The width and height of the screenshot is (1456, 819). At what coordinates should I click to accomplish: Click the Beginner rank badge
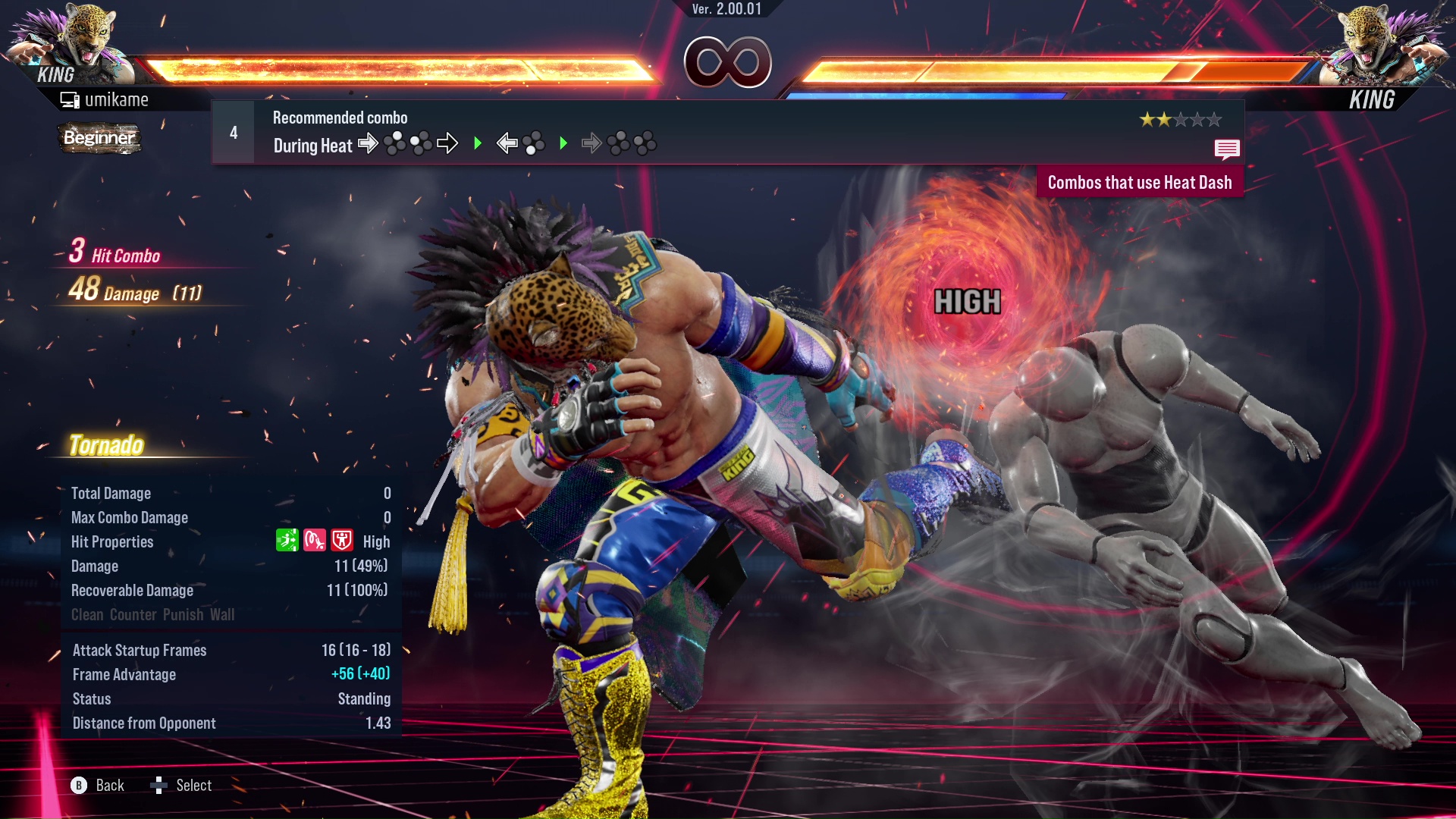tap(99, 138)
